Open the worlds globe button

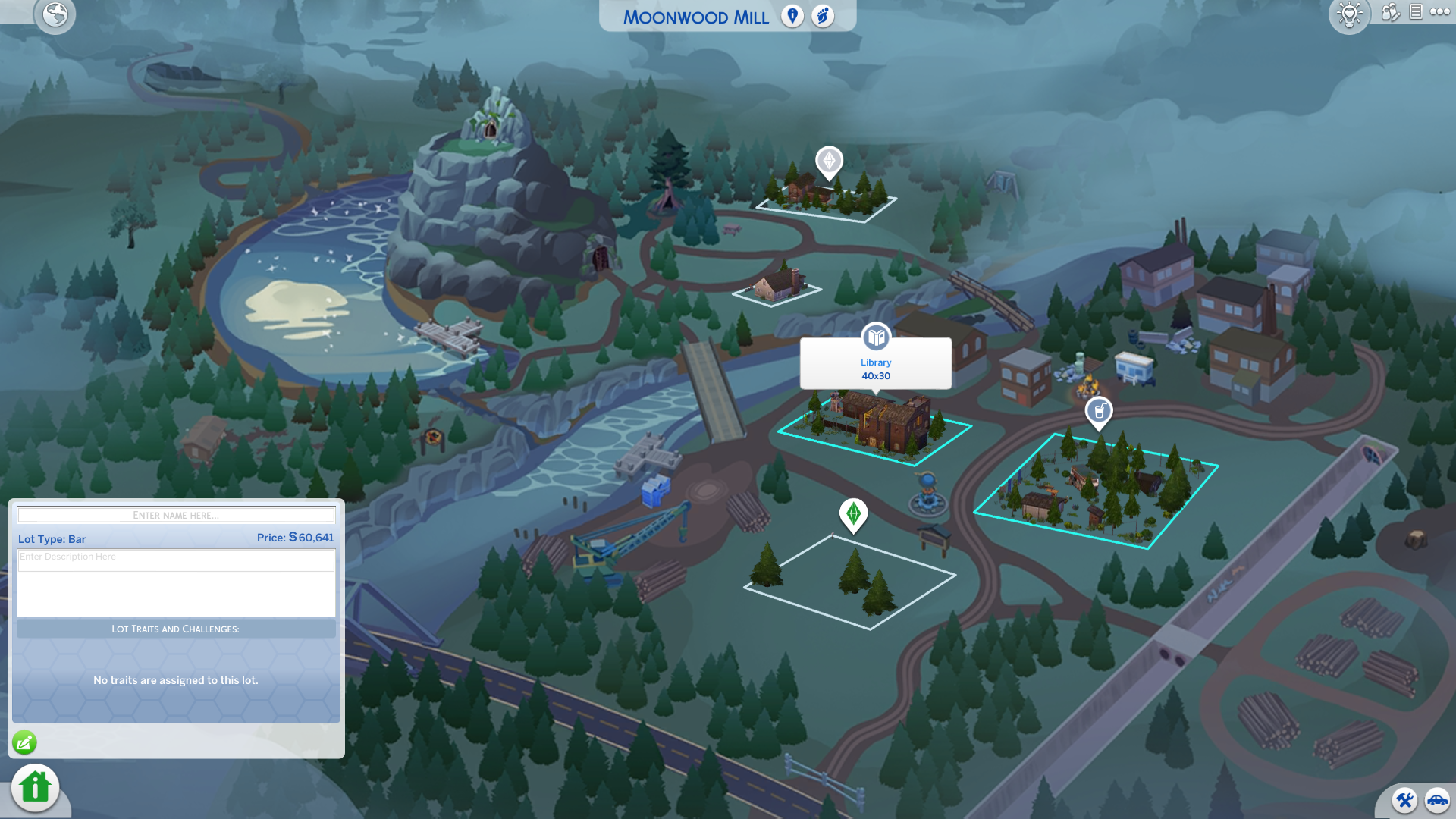tap(55, 14)
